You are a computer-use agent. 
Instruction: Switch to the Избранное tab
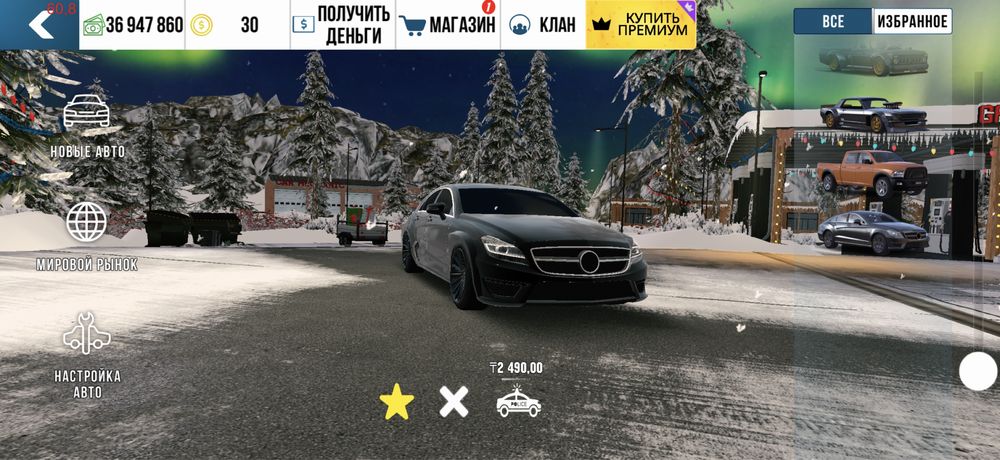(x=912, y=21)
